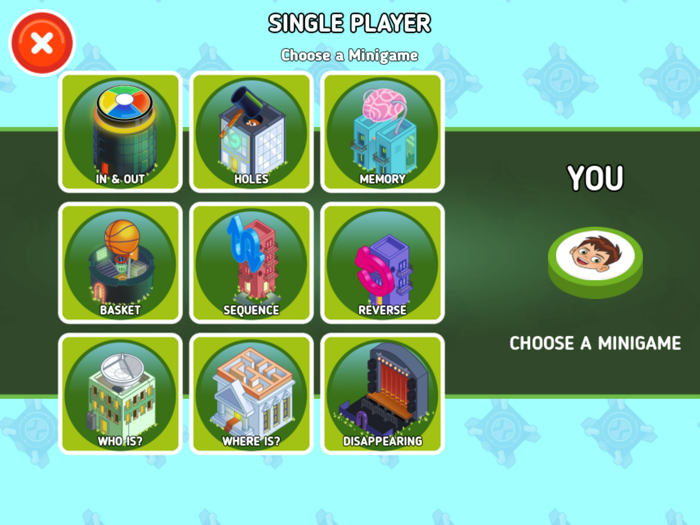Pick the Memory minigame with the brain building
Image resolution: width=700 pixels, height=525 pixels.
coord(382,132)
